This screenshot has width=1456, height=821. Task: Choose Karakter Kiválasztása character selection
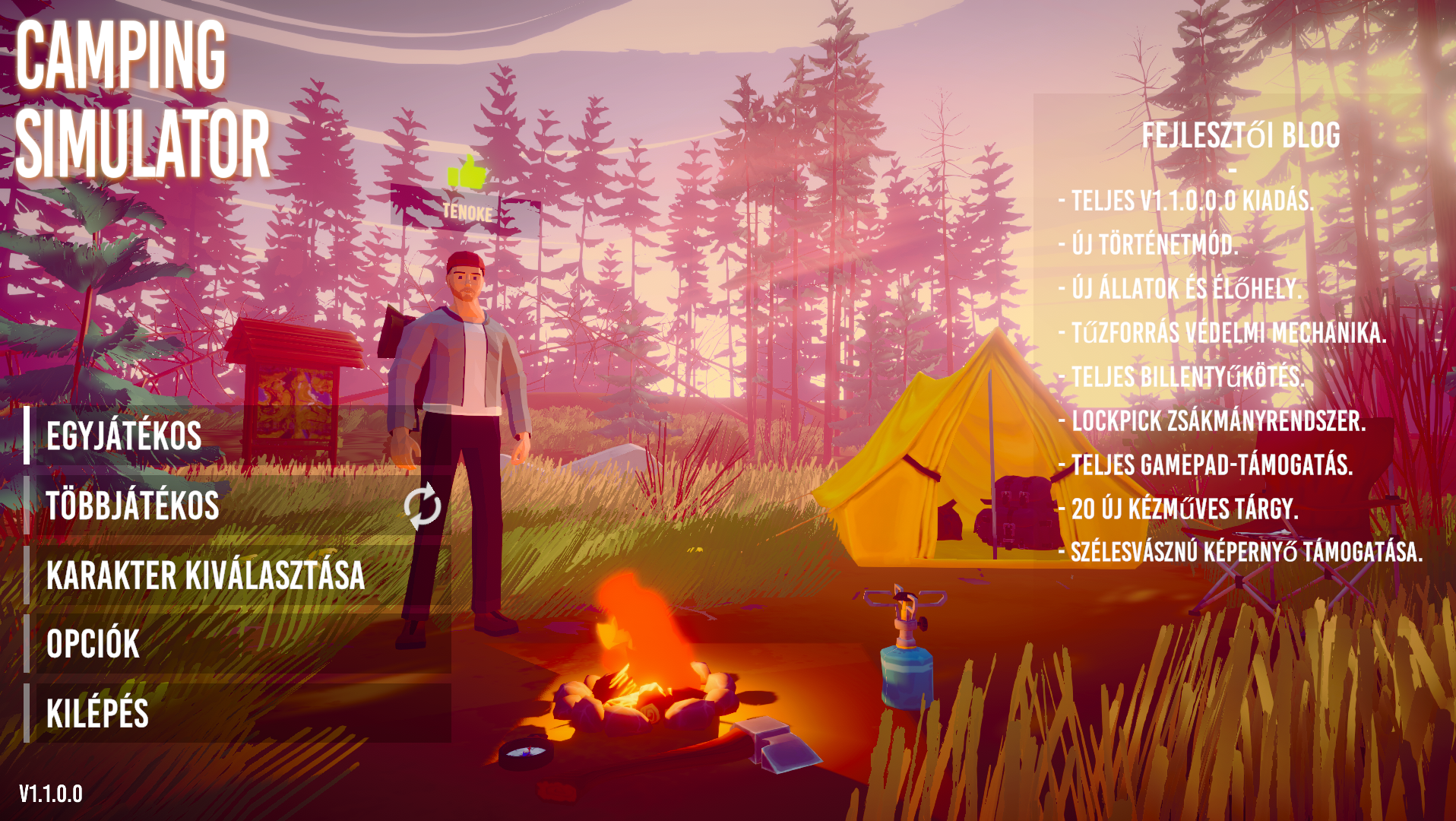(206, 575)
